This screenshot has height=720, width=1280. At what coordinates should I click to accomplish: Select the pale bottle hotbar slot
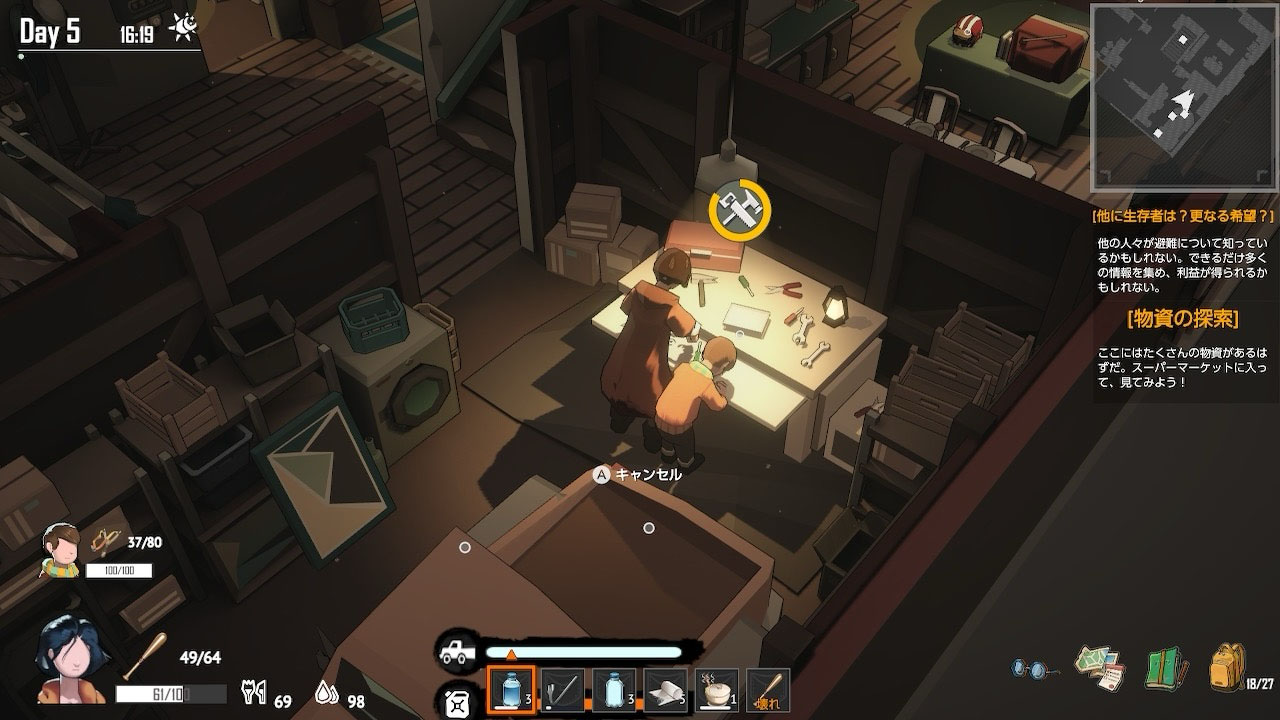point(614,690)
